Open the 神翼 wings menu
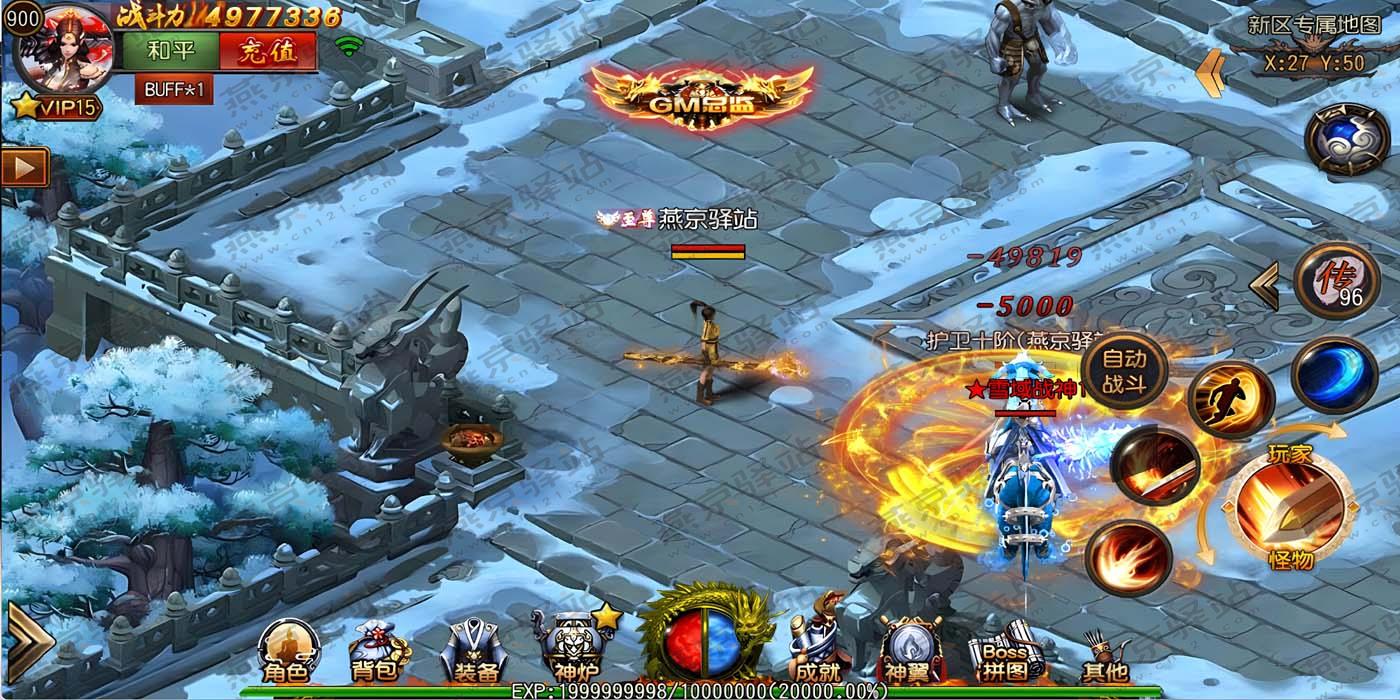 (x=906, y=653)
